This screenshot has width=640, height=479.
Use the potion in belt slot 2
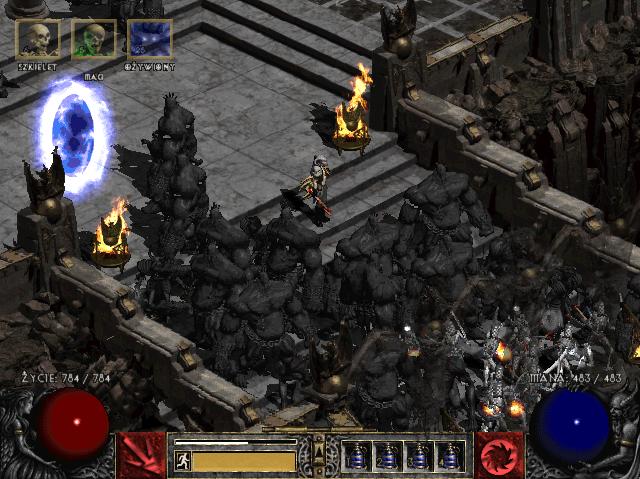point(388,456)
